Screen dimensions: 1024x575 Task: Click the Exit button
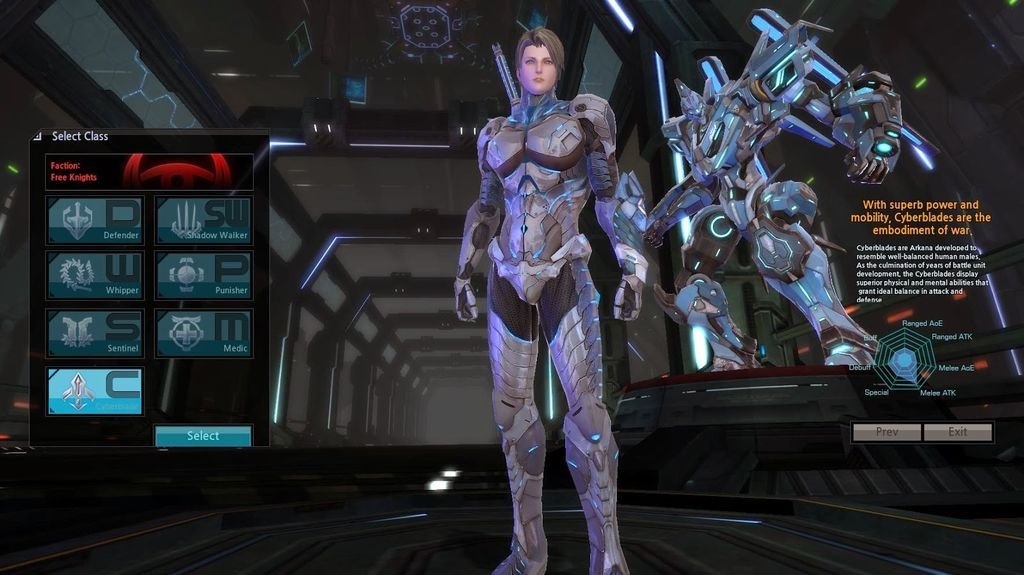point(958,432)
